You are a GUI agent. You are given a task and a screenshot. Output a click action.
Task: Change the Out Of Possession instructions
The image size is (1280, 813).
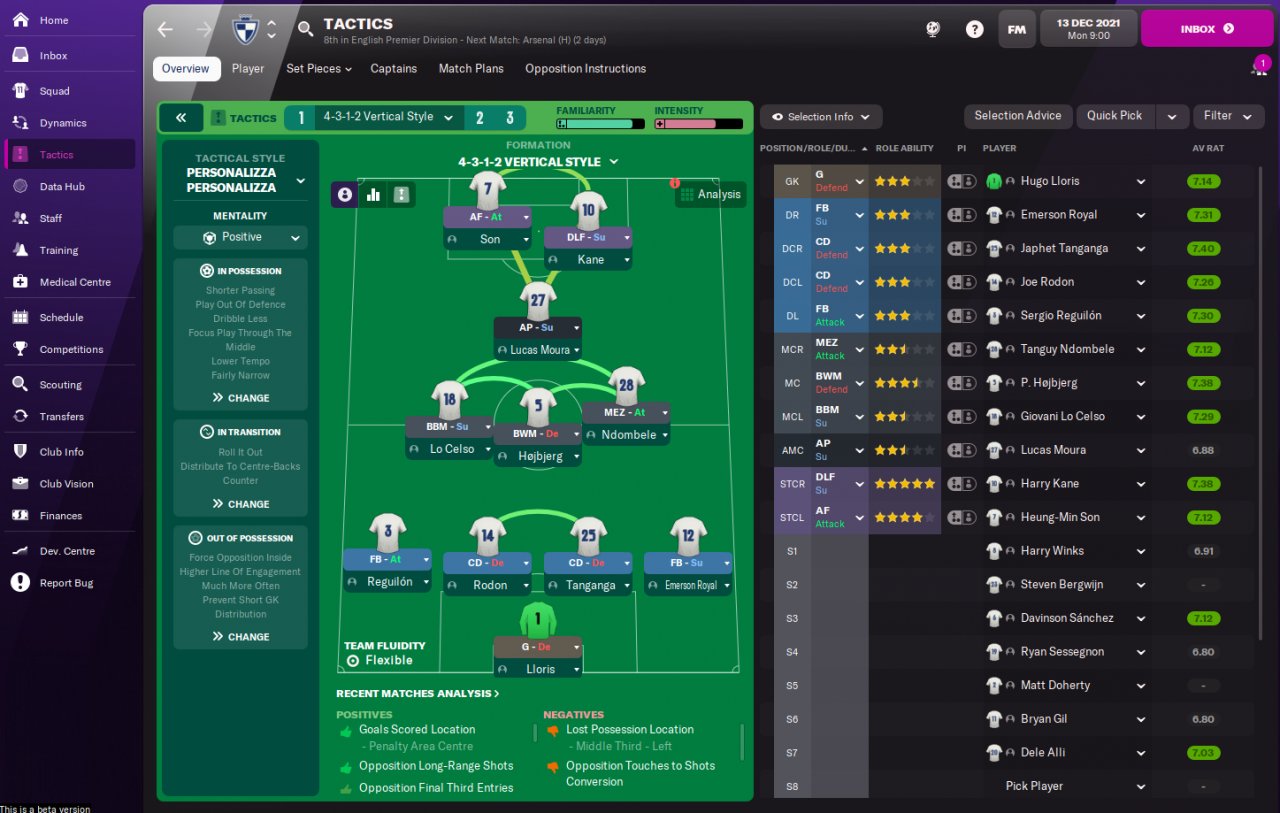point(240,637)
